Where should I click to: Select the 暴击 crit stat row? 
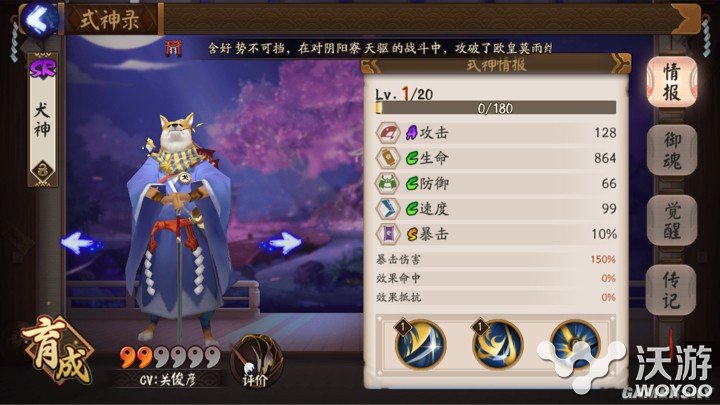pyautogui.click(x=495, y=234)
